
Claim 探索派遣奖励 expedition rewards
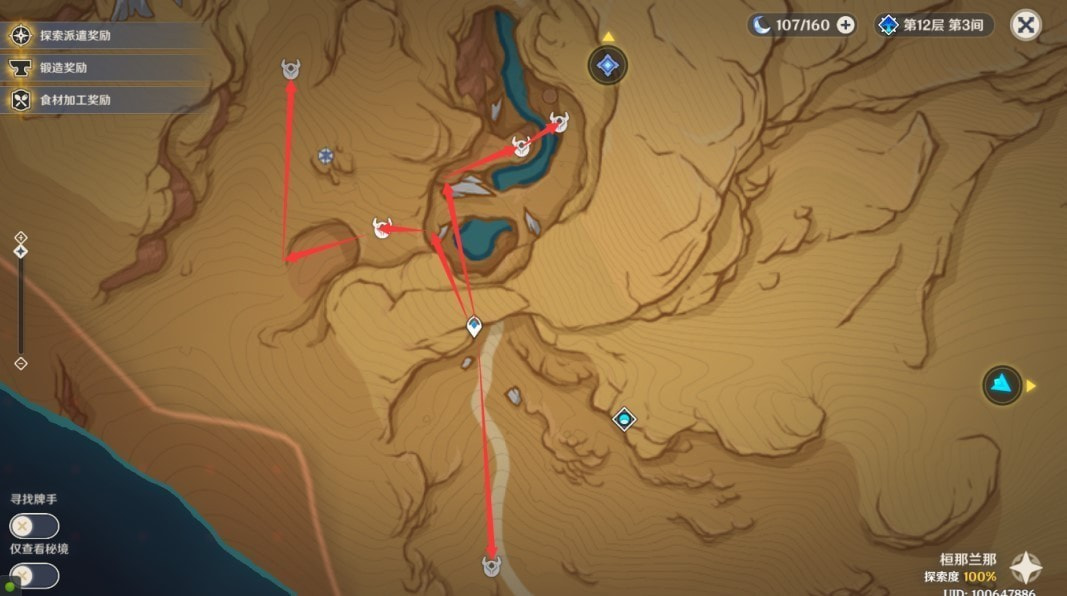(75, 36)
